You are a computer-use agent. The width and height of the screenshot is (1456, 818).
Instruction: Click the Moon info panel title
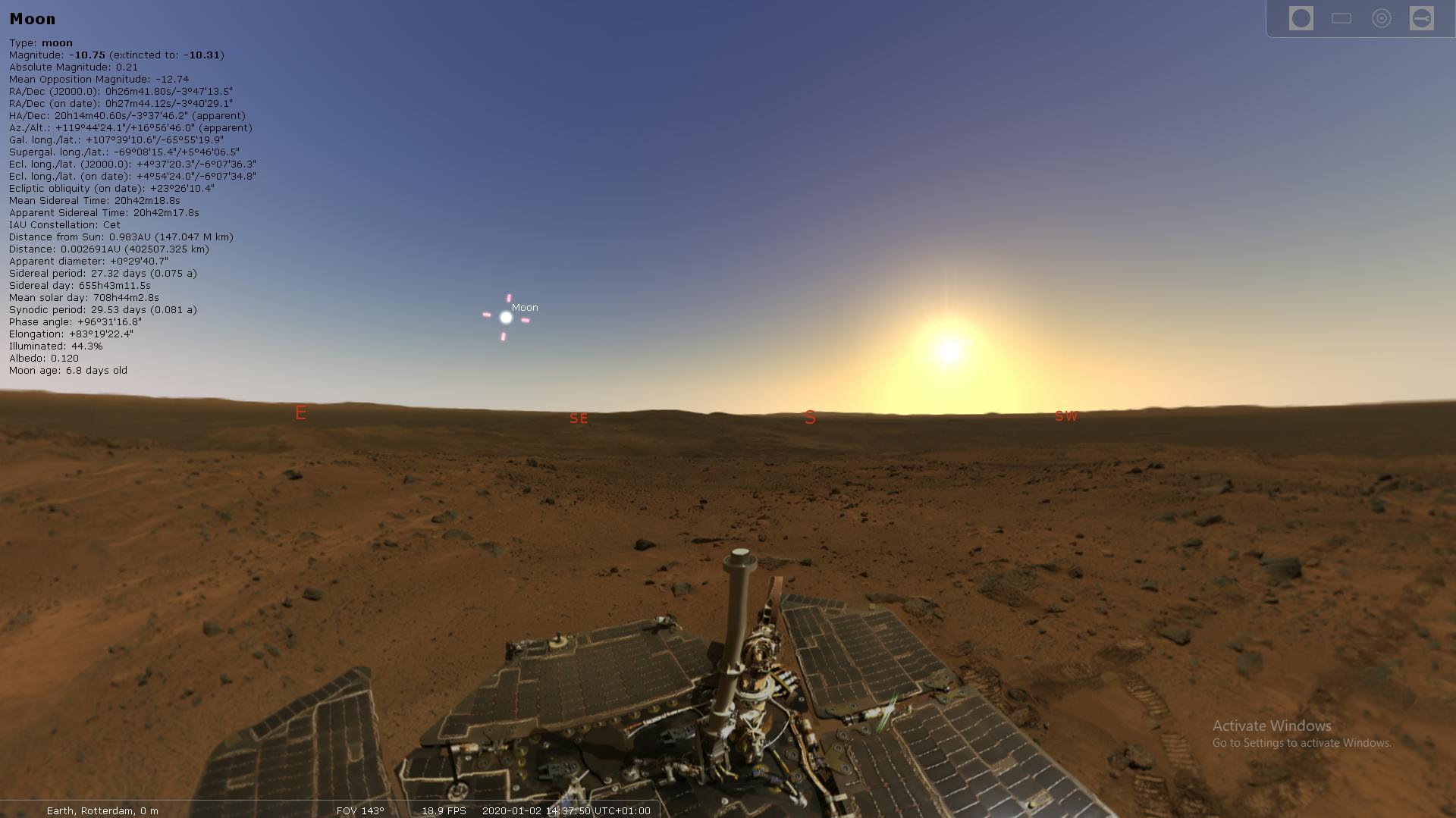click(32, 18)
